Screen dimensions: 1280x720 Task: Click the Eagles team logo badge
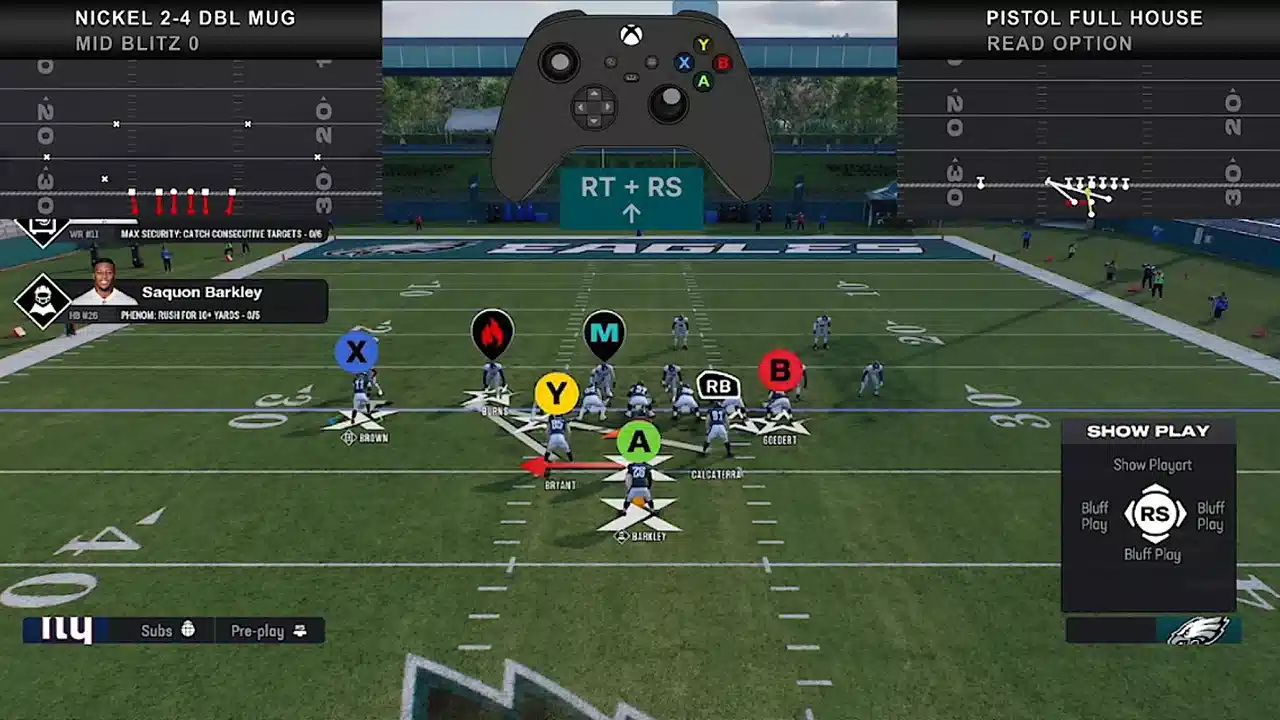pyautogui.click(x=1198, y=630)
